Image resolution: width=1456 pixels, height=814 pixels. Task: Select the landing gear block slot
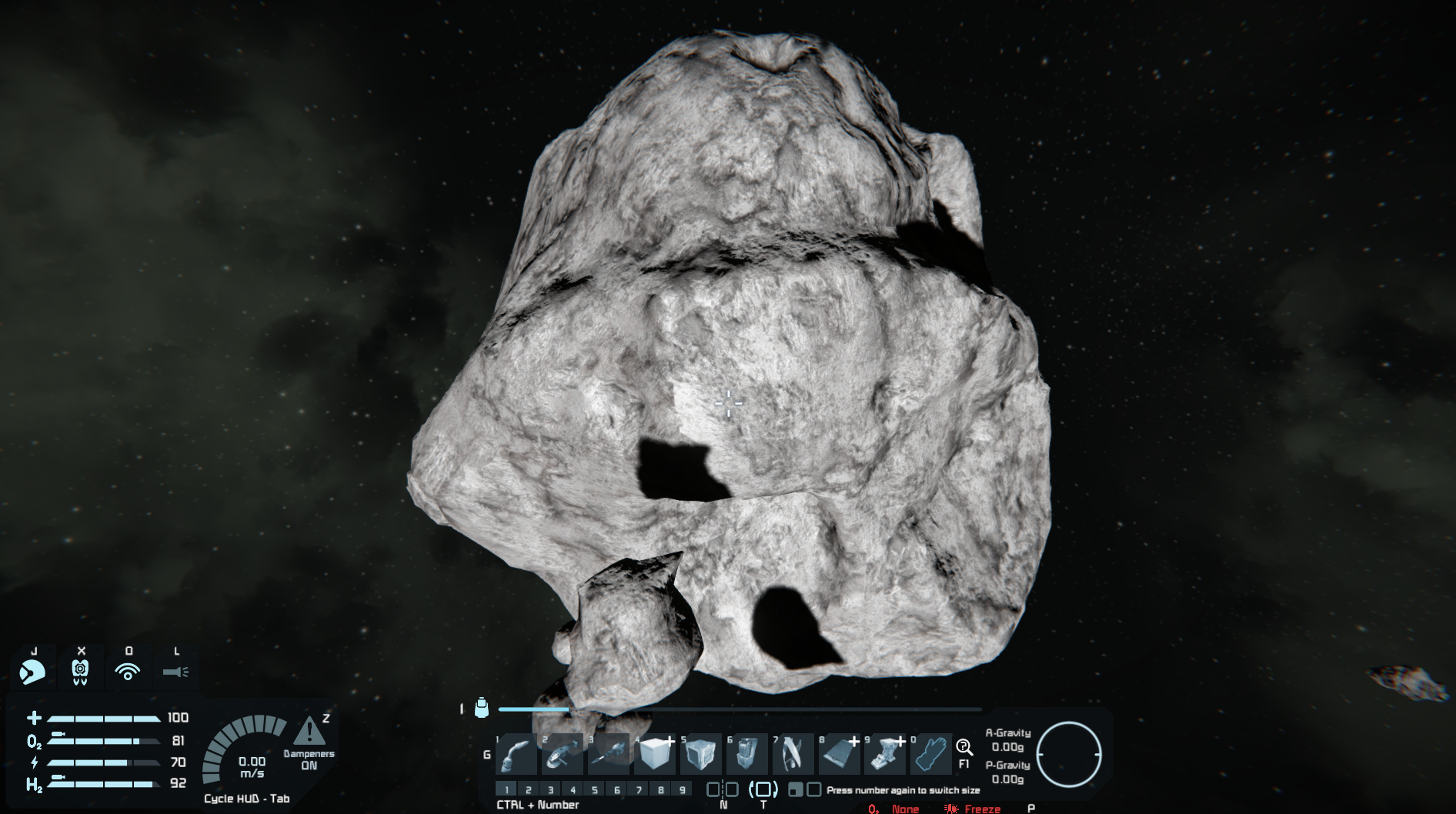click(x=885, y=754)
